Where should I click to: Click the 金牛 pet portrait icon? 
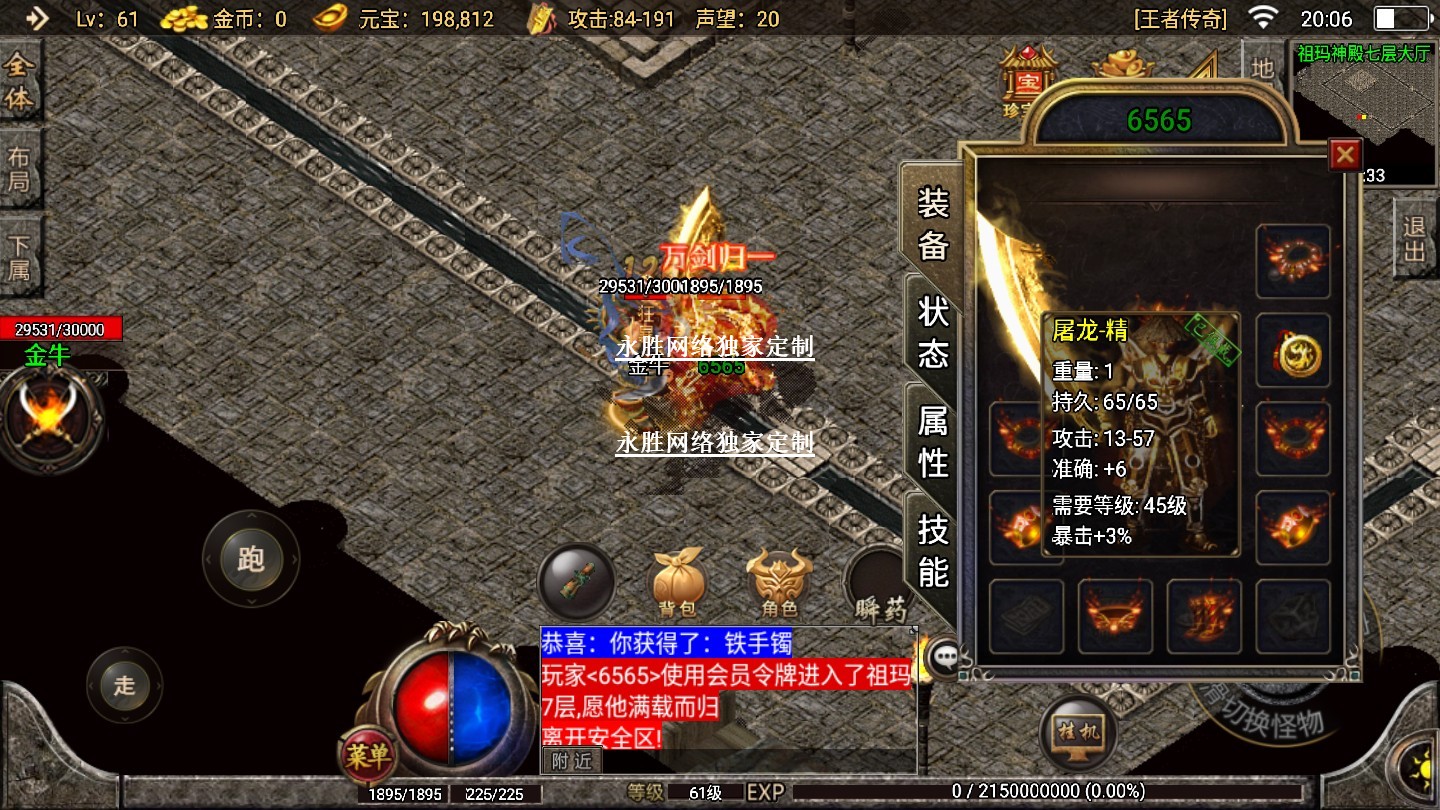tap(48, 418)
